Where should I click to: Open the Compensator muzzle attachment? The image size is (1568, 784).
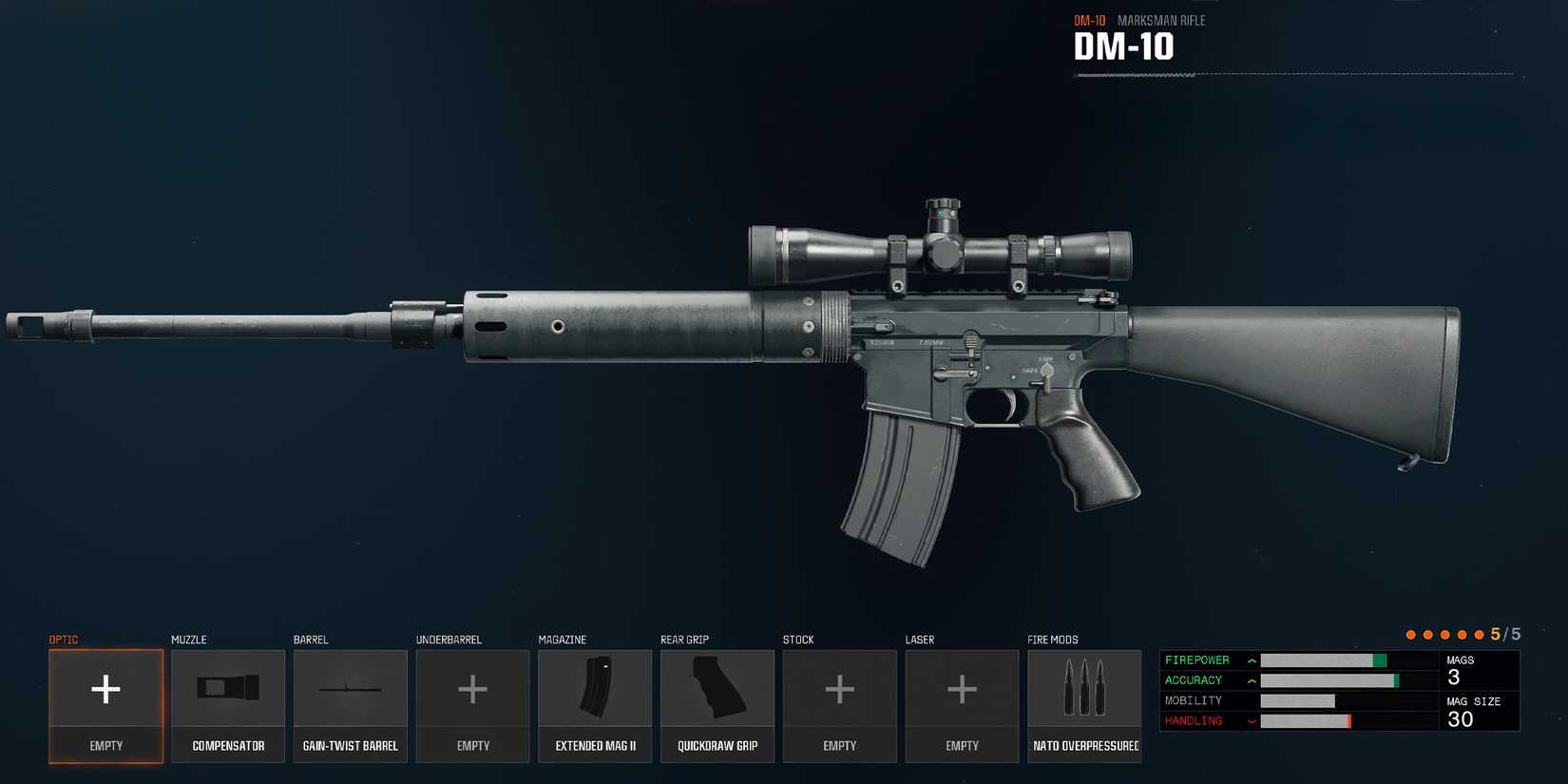227,703
